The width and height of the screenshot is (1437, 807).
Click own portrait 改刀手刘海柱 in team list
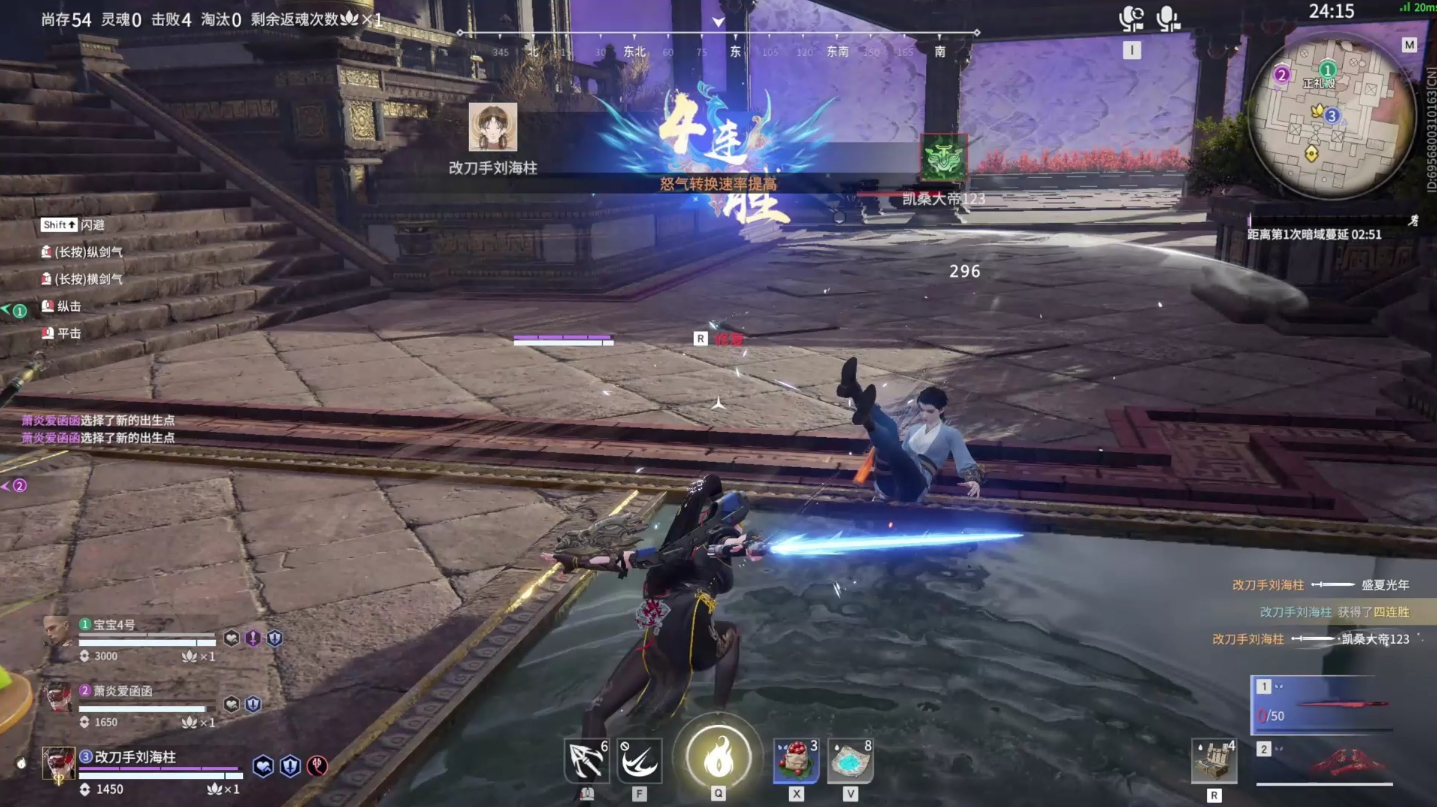point(58,763)
